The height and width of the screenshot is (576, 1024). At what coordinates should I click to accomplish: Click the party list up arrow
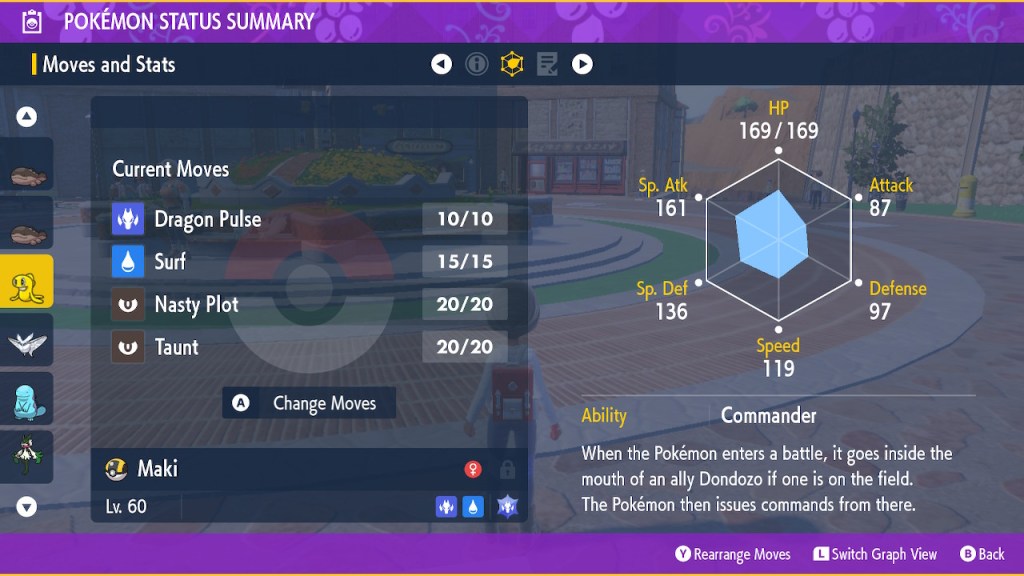pyautogui.click(x=27, y=117)
